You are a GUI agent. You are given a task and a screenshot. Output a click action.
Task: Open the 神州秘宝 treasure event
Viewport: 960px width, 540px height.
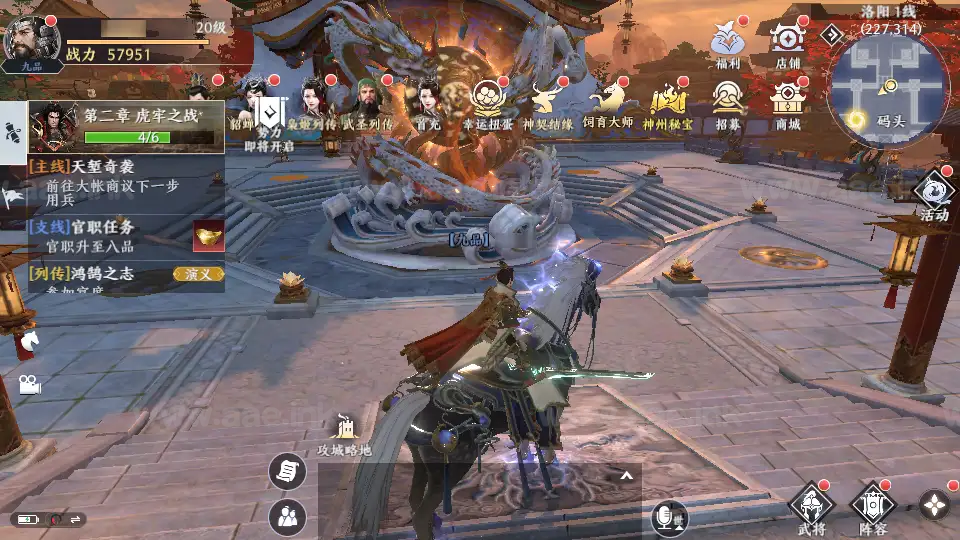(x=667, y=104)
